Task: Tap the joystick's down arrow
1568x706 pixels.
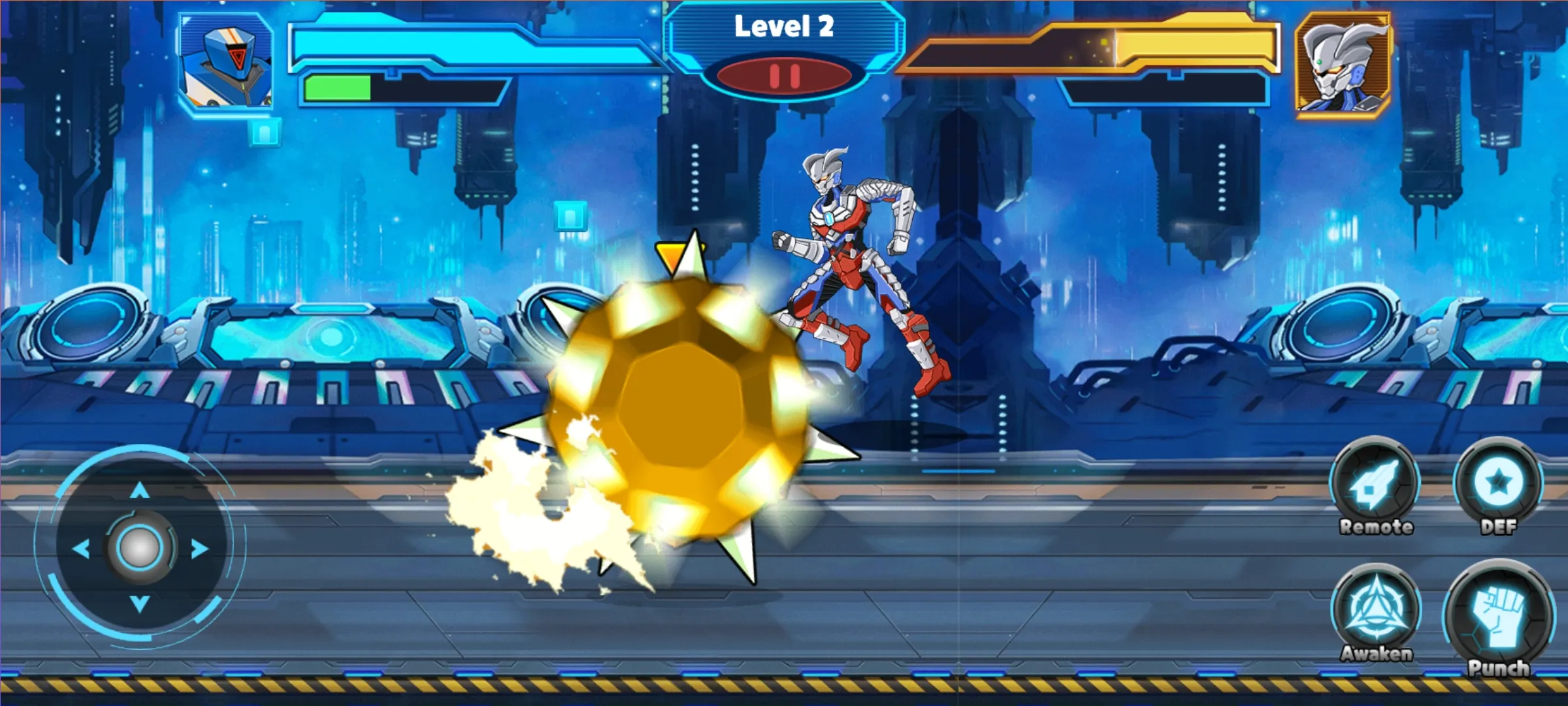Action: coord(139,603)
